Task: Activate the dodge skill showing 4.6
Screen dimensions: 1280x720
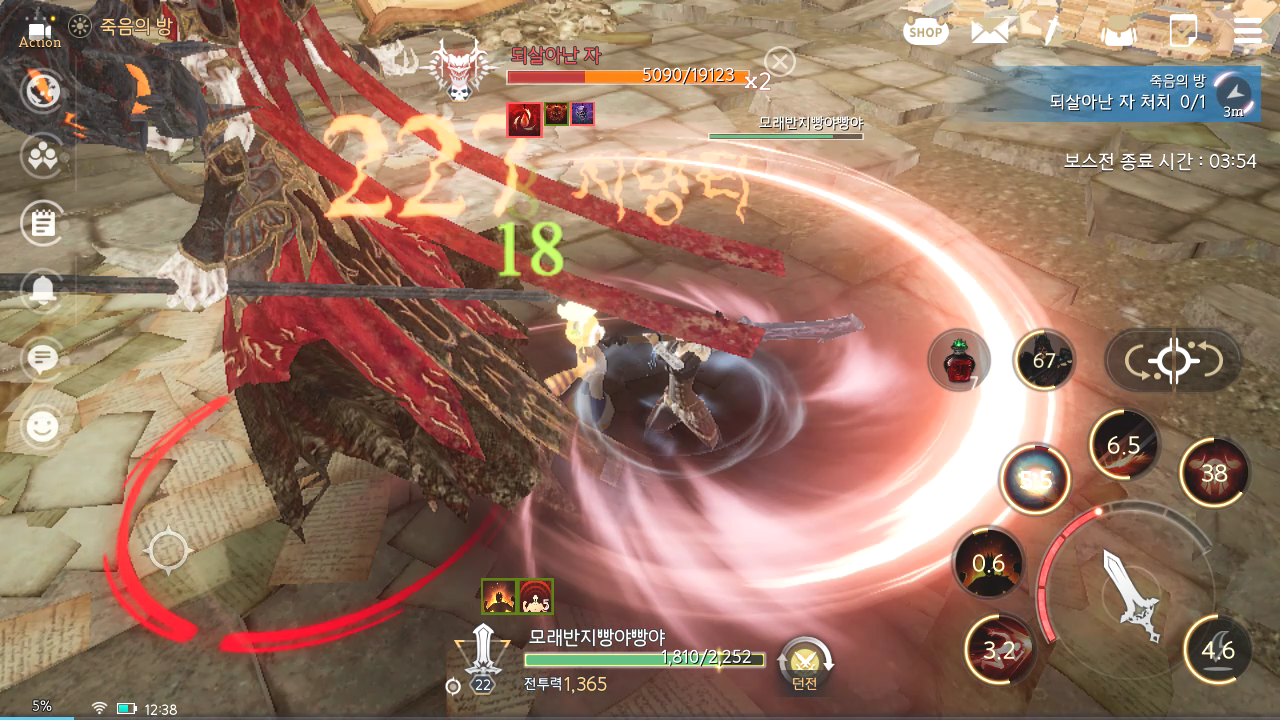Action: pyautogui.click(x=1217, y=650)
